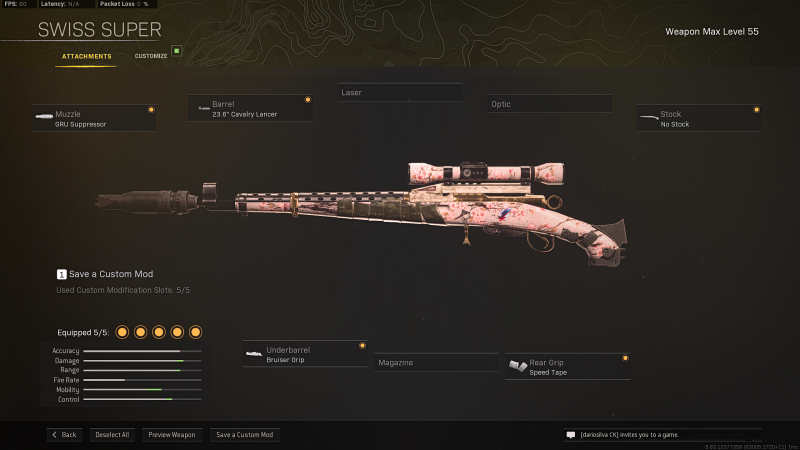Image resolution: width=800 pixels, height=450 pixels.
Task: Open the Customize tab
Action: [151, 56]
